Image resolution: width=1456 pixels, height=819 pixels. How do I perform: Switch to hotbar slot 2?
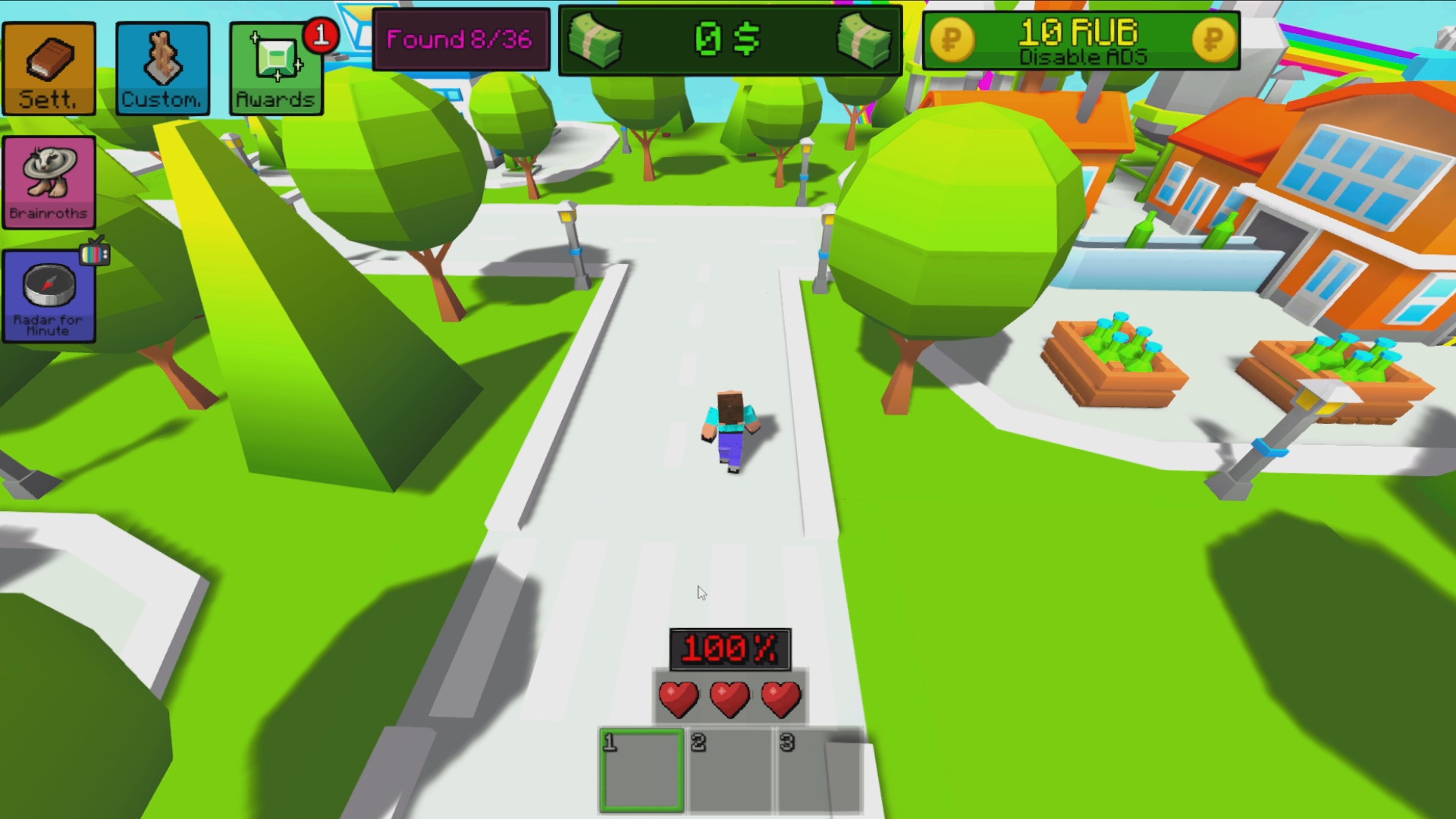[x=729, y=770]
